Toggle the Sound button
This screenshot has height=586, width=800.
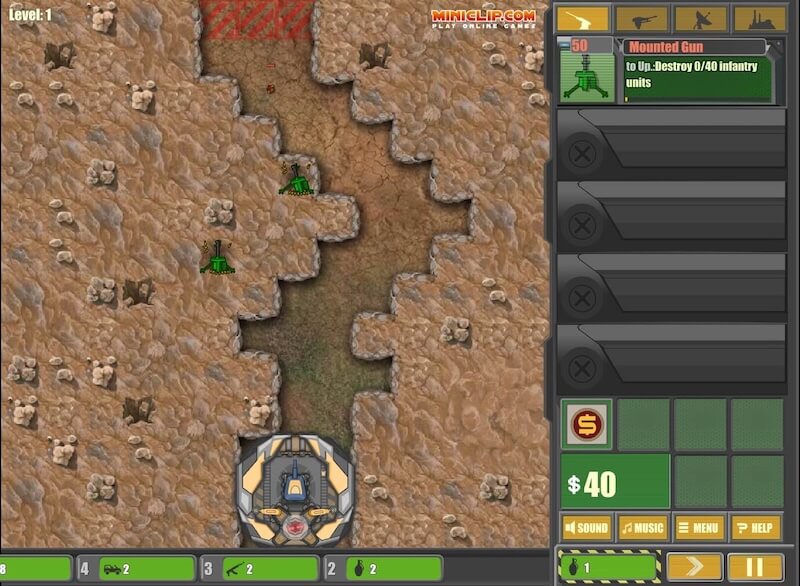(586, 527)
